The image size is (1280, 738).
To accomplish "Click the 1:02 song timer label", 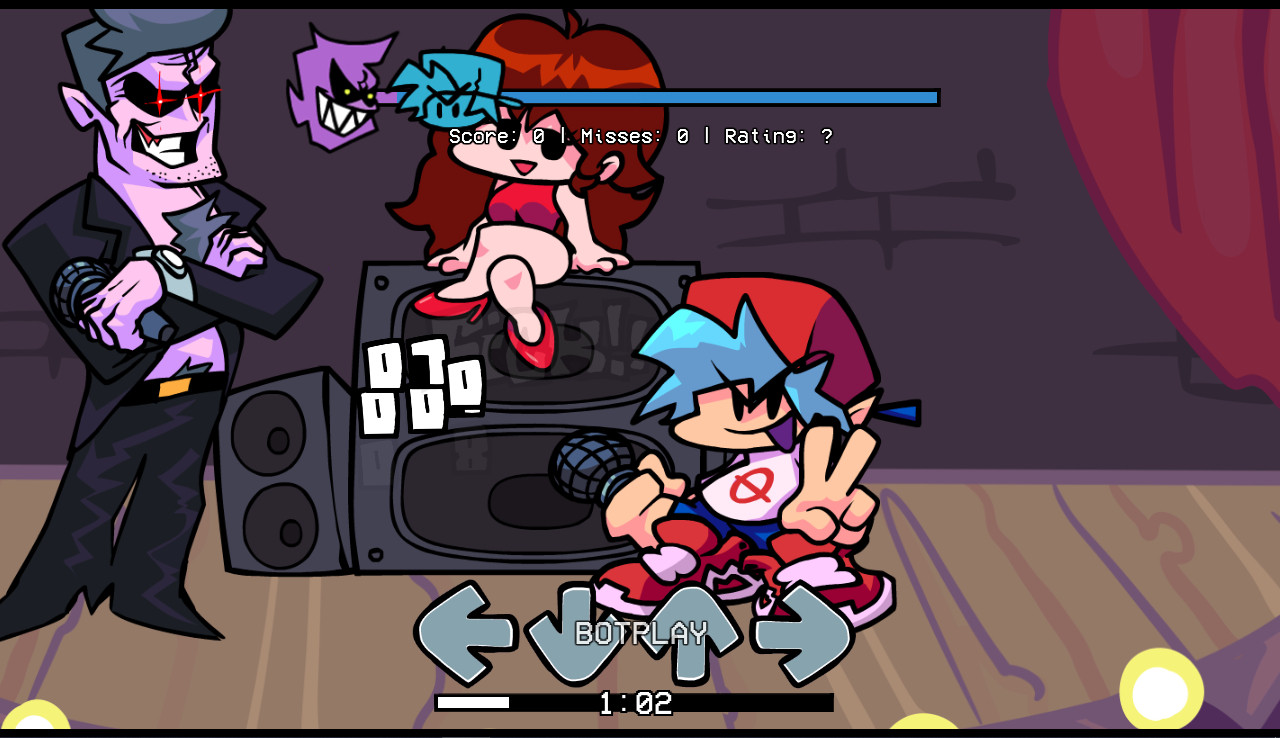I will 635,703.
